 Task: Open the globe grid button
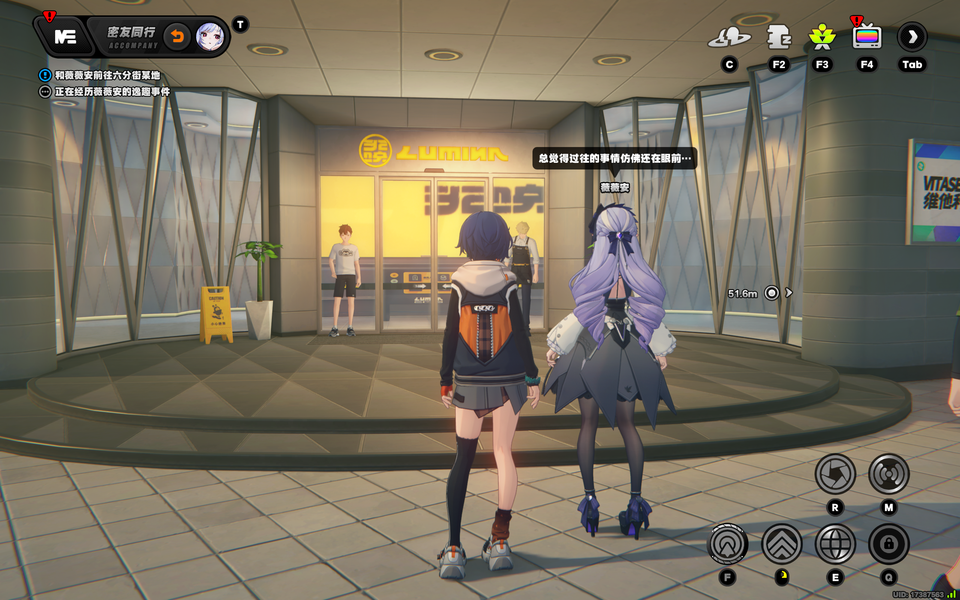point(835,544)
